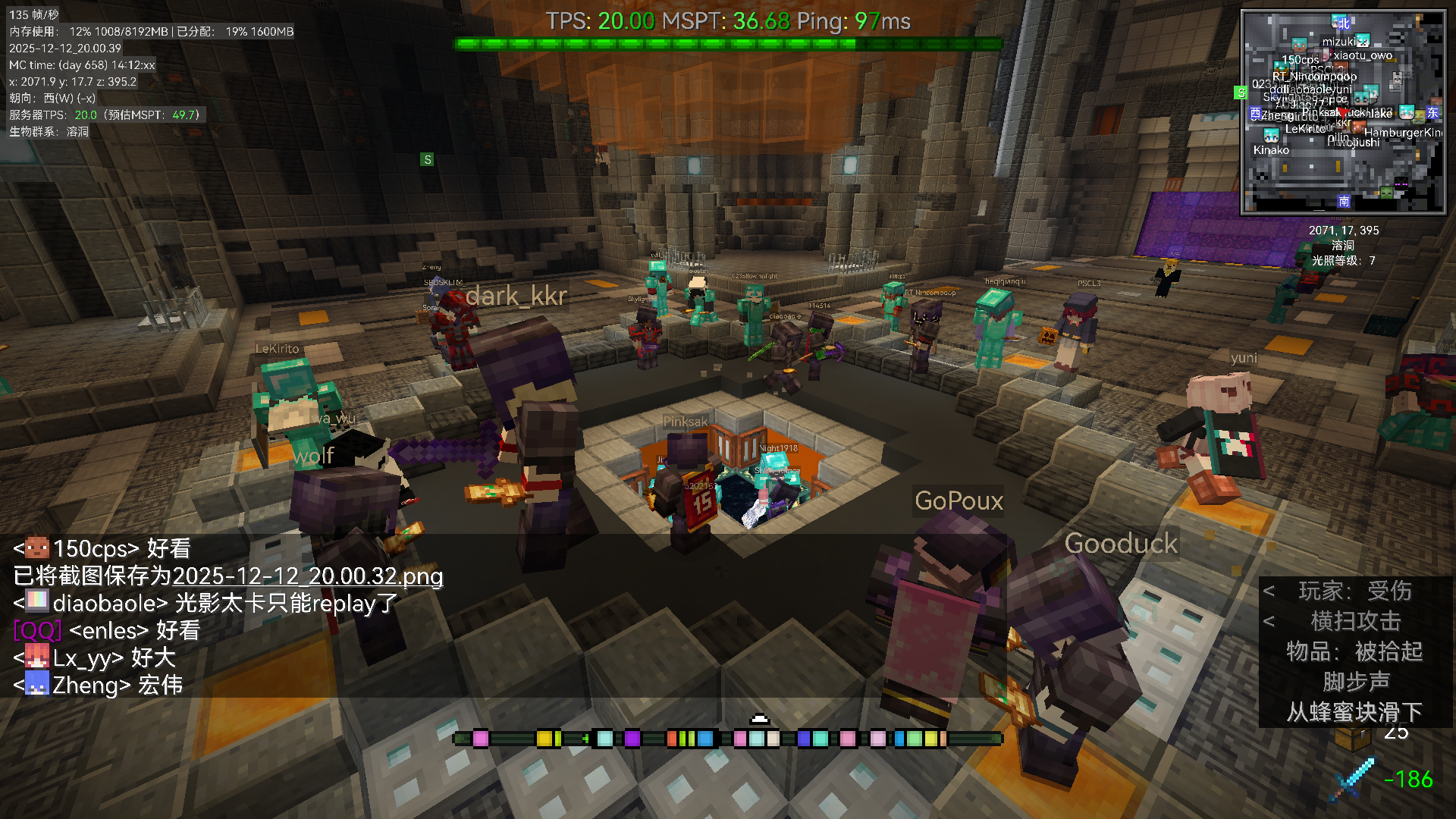This screenshot has height=819, width=1456.
Task: Click diaobaole's chat message about replay
Action: point(206,604)
